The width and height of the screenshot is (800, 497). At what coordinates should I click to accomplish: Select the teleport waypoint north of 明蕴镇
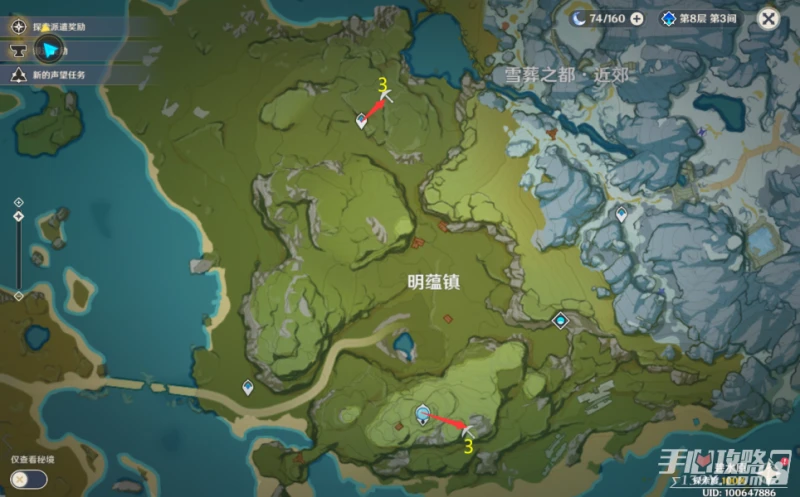pyautogui.click(x=361, y=120)
